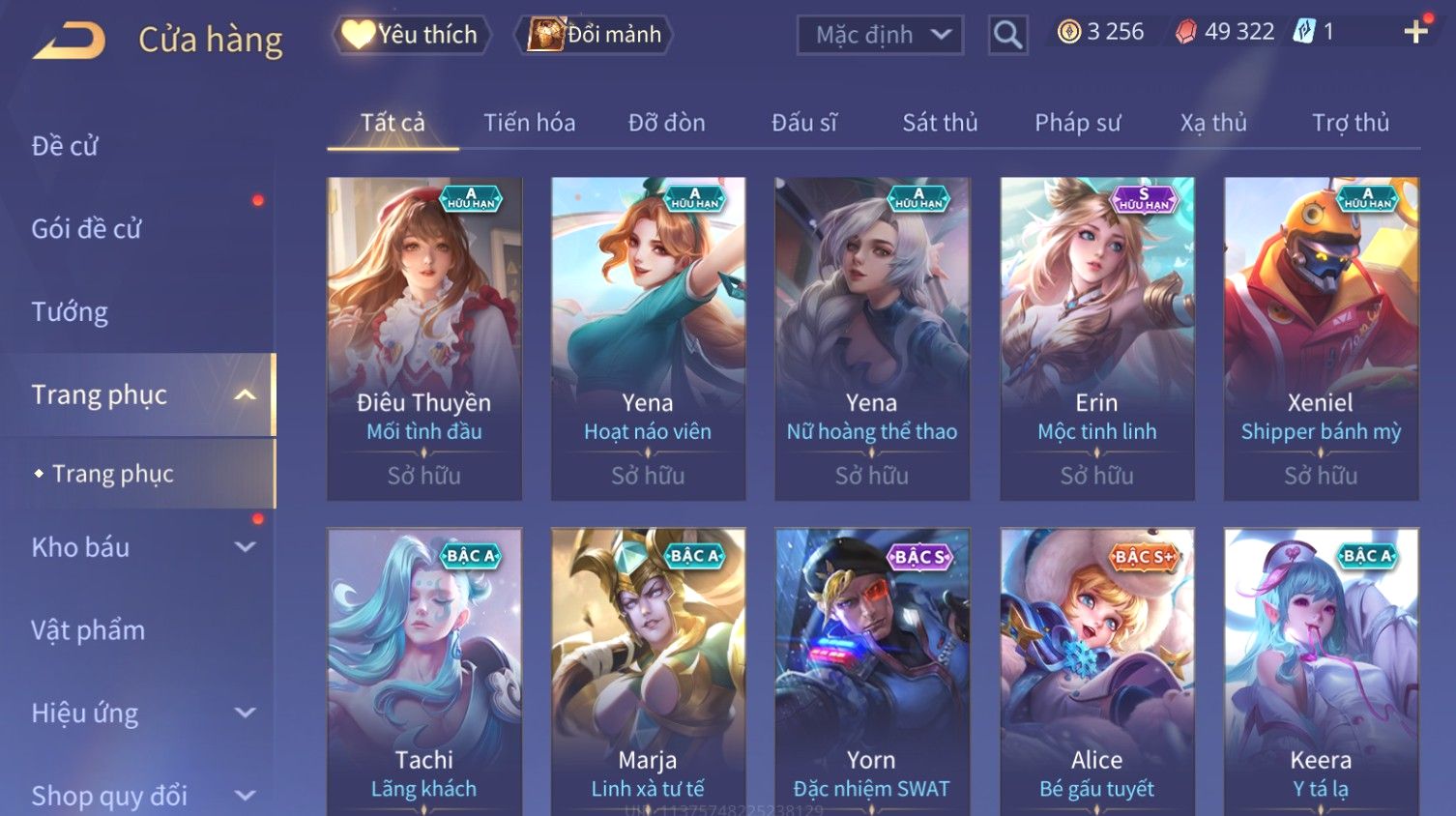Go to the Tướng shop section
This screenshot has width=1456, height=816.
coord(70,312)
